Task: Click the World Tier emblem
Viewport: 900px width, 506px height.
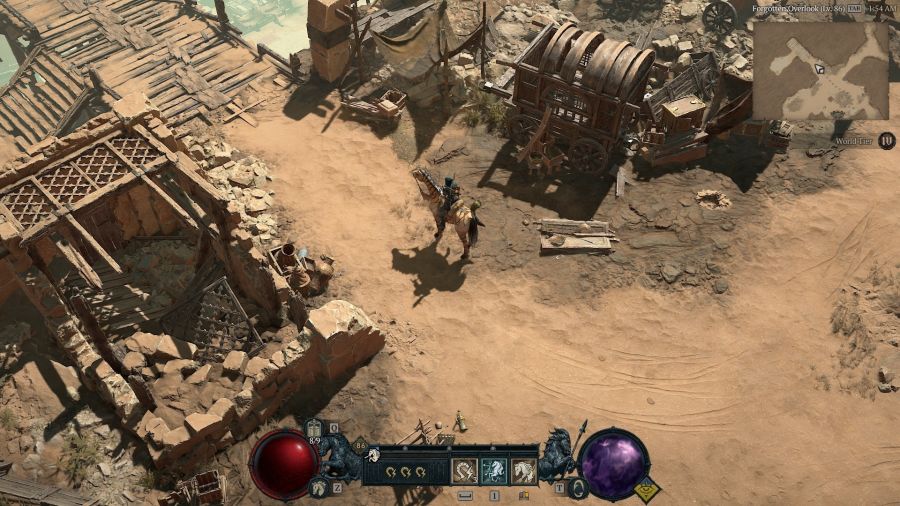Action: tap(887, 141)
